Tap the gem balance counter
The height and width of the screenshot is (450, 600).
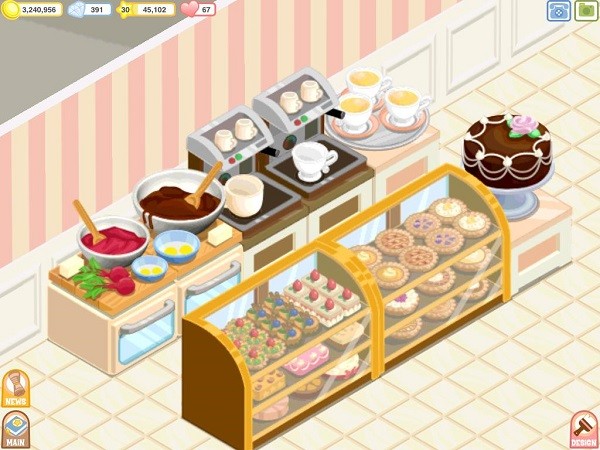click(x=92, y=10)
